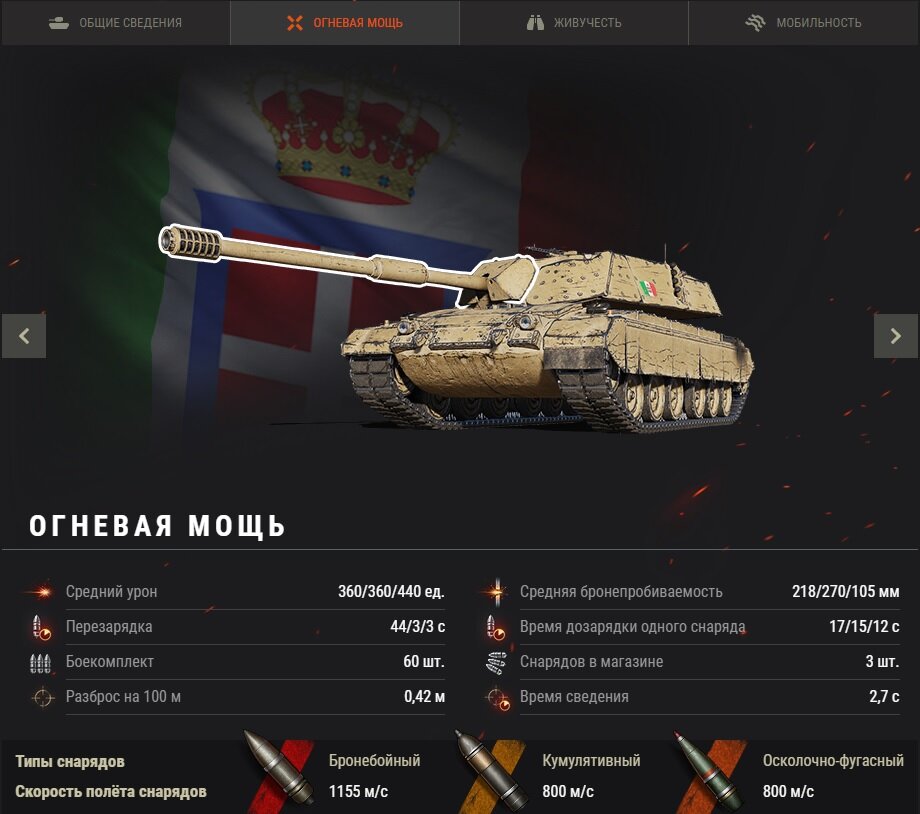Select the Огневая мощь tab
Image resolution: width=920 pixels, height=814 pixels.
click(345, 23)
